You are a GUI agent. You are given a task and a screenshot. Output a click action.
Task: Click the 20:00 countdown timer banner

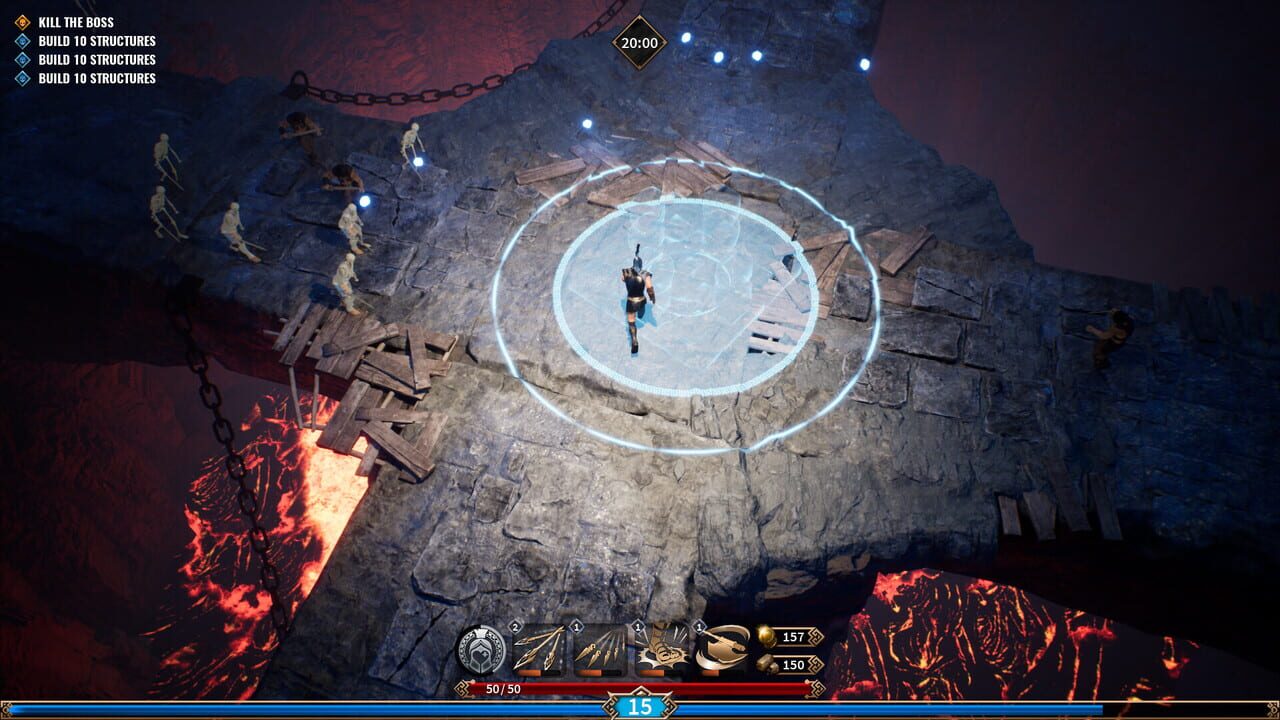click(638, 42)
